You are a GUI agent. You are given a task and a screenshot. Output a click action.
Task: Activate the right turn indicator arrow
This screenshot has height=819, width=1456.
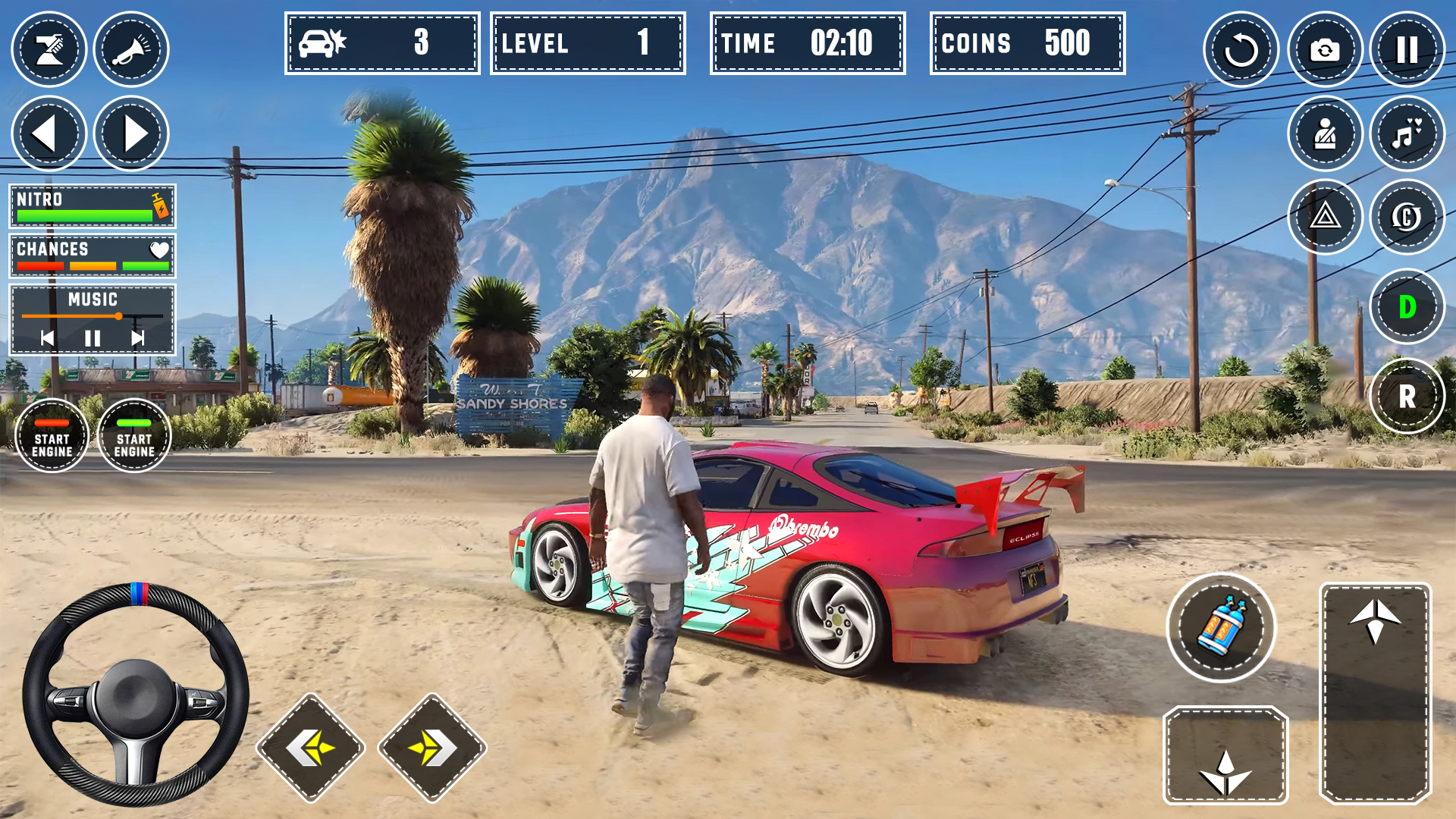131,133
